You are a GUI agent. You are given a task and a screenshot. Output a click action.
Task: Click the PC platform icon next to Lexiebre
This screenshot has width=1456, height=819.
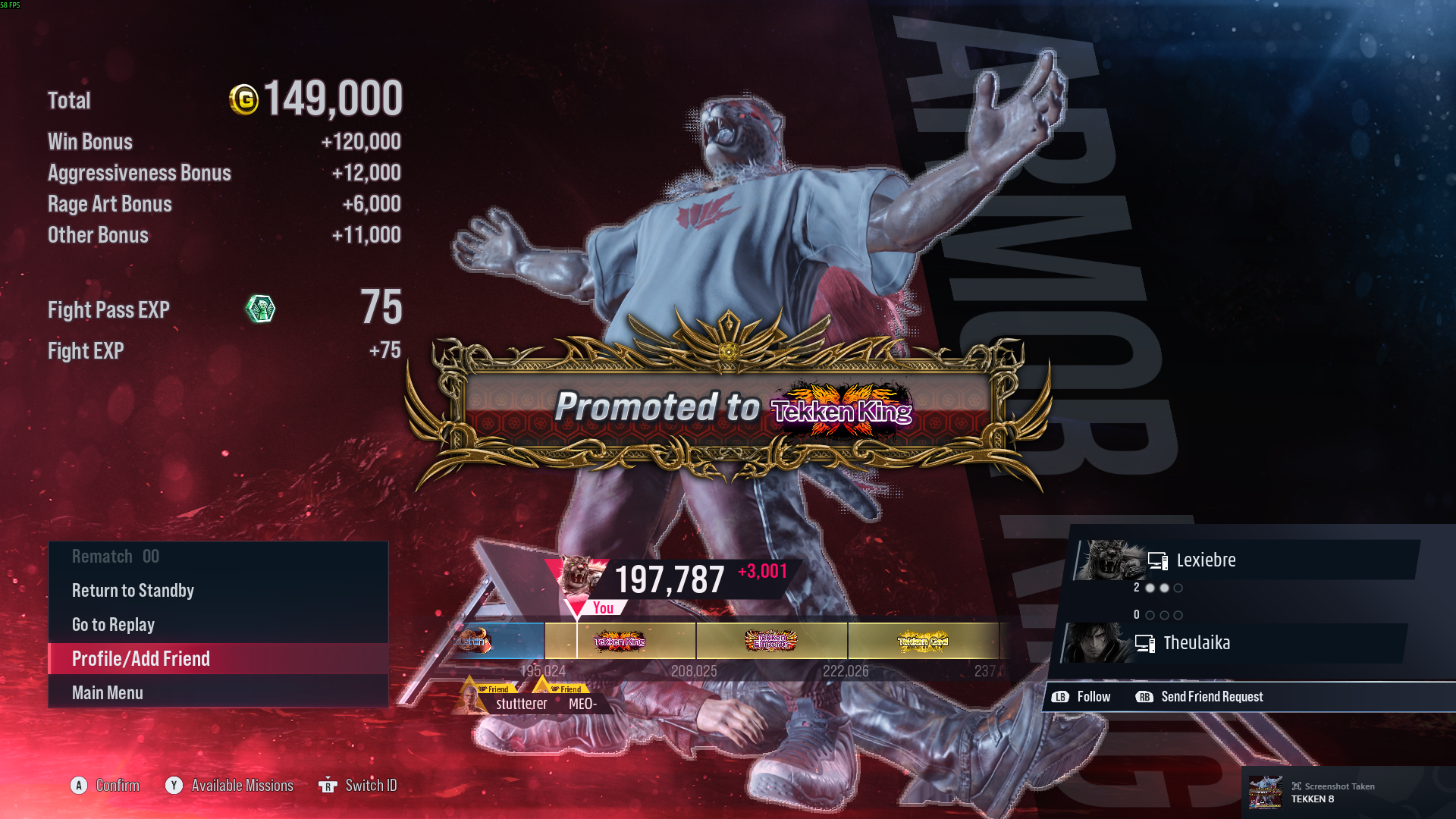pyautogui.click(x=1157, y=560)
